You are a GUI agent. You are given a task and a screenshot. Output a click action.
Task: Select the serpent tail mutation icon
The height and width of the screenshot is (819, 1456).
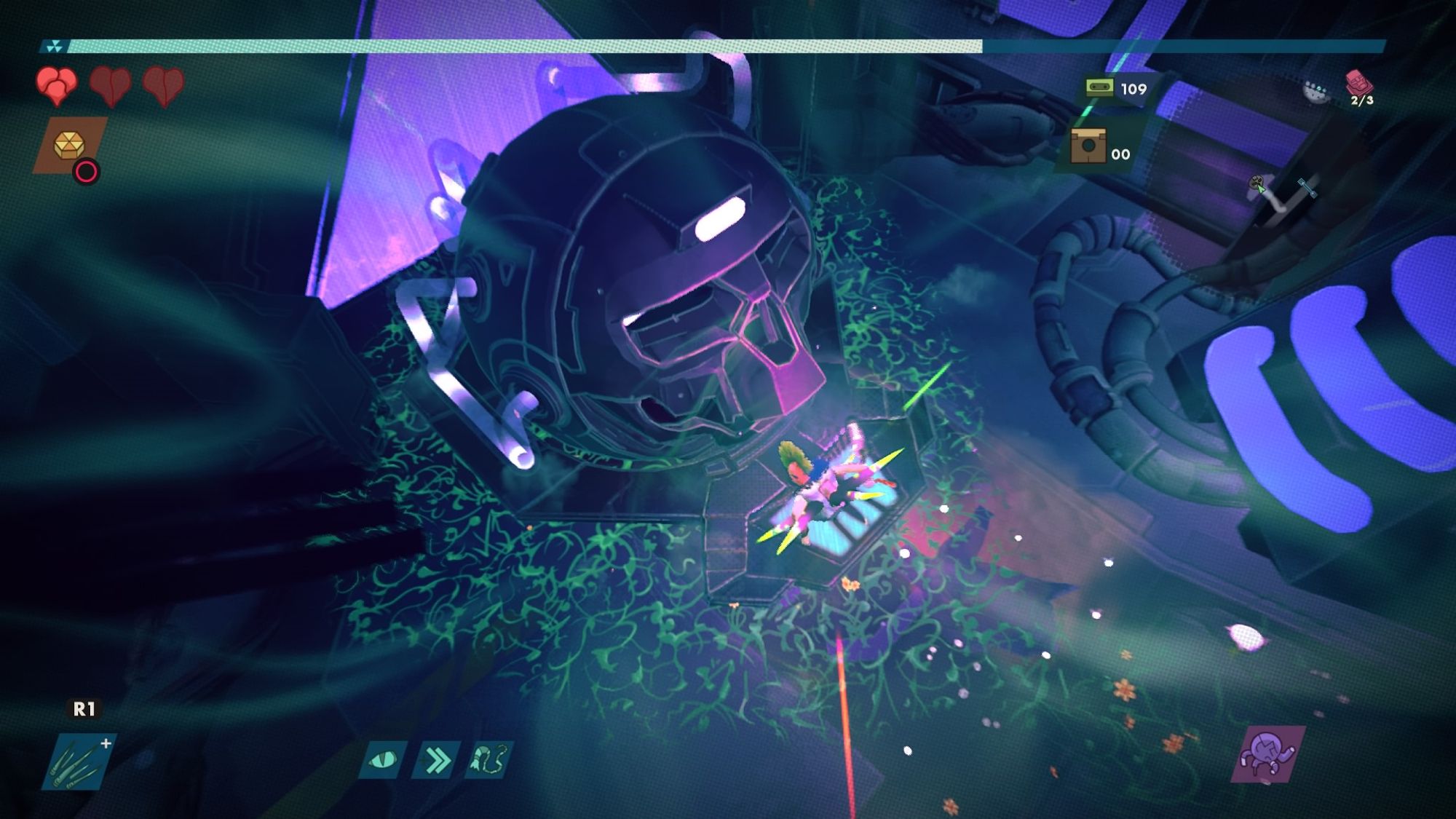pyautogui.click(x=488, y=761)
